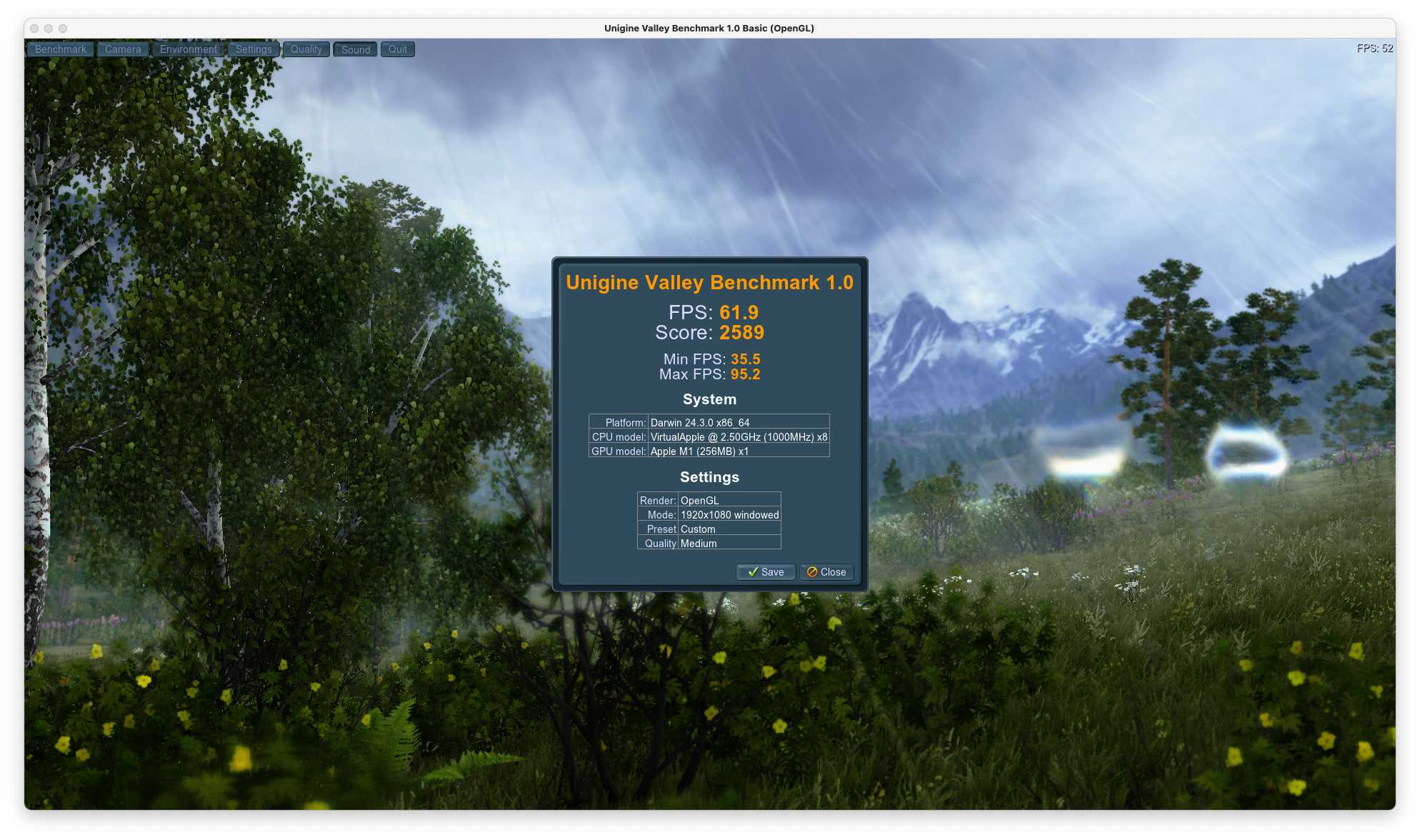The height and width of the screenshot is (840, 1420).
Task: Open the Benchmark menu button
Action: (x=61, y=49)
